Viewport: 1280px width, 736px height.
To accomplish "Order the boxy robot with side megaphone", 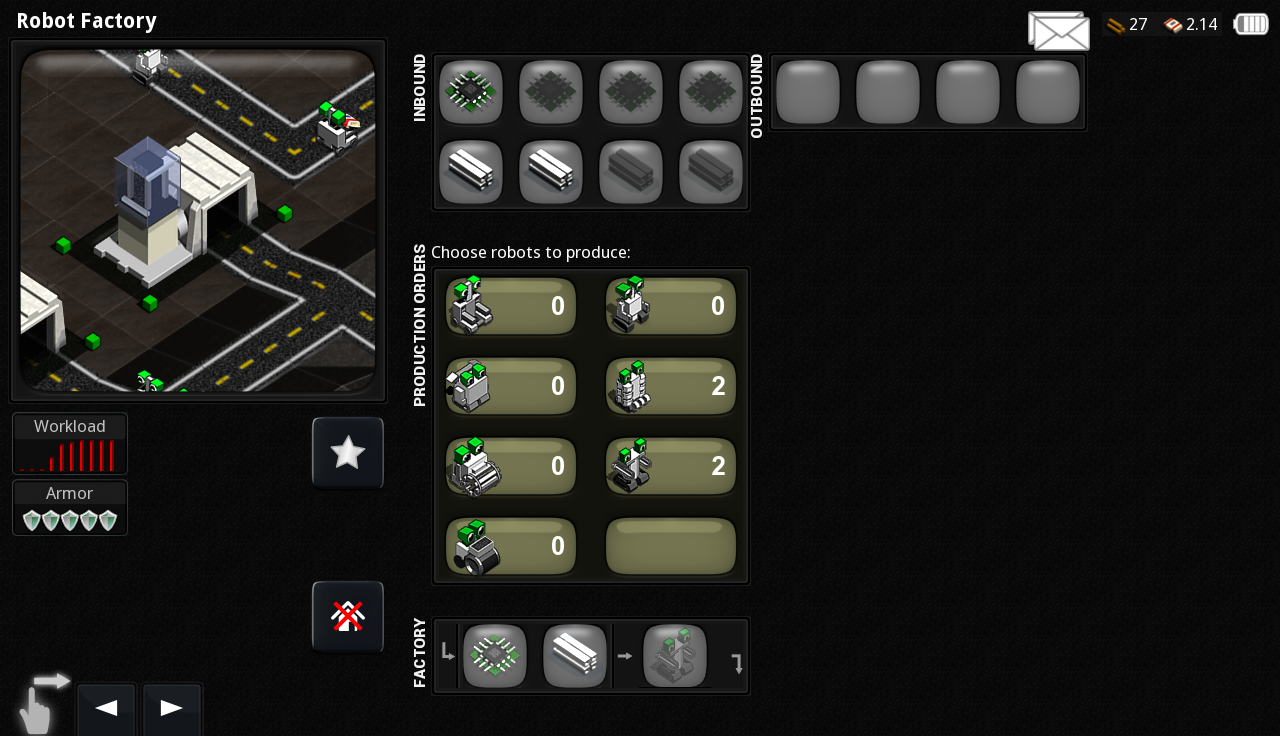I will tap(511, 386).
